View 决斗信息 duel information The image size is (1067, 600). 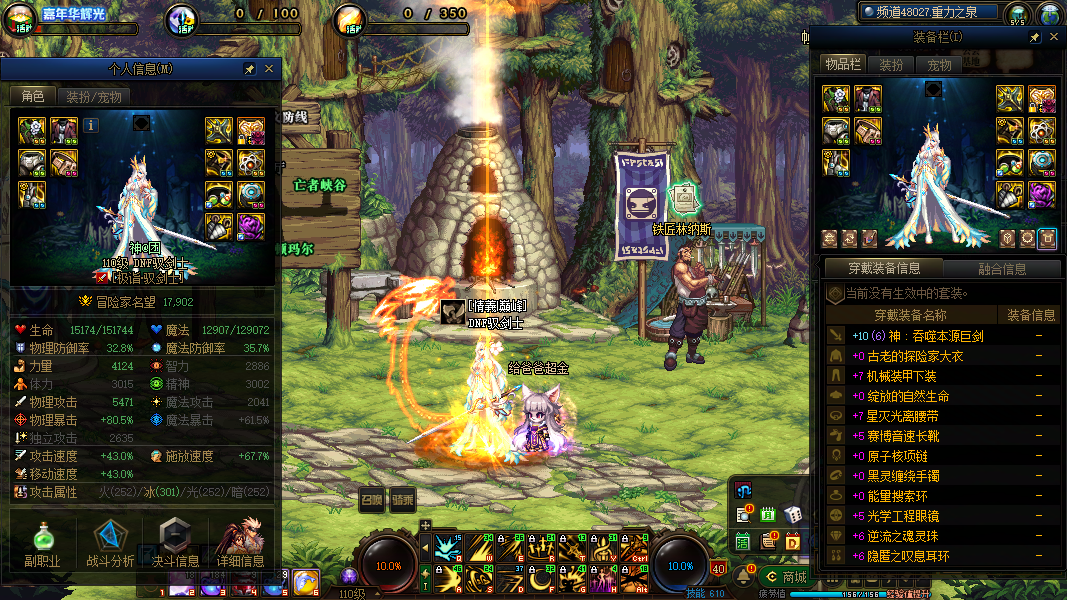point(174,544)
